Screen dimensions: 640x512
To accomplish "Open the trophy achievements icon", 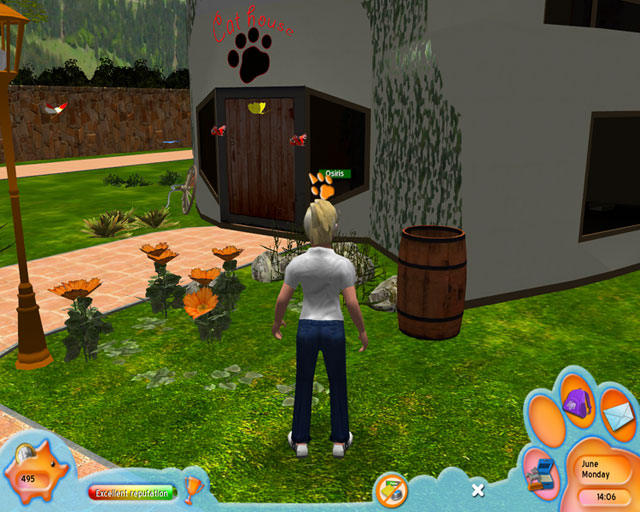I will (194, 488).
